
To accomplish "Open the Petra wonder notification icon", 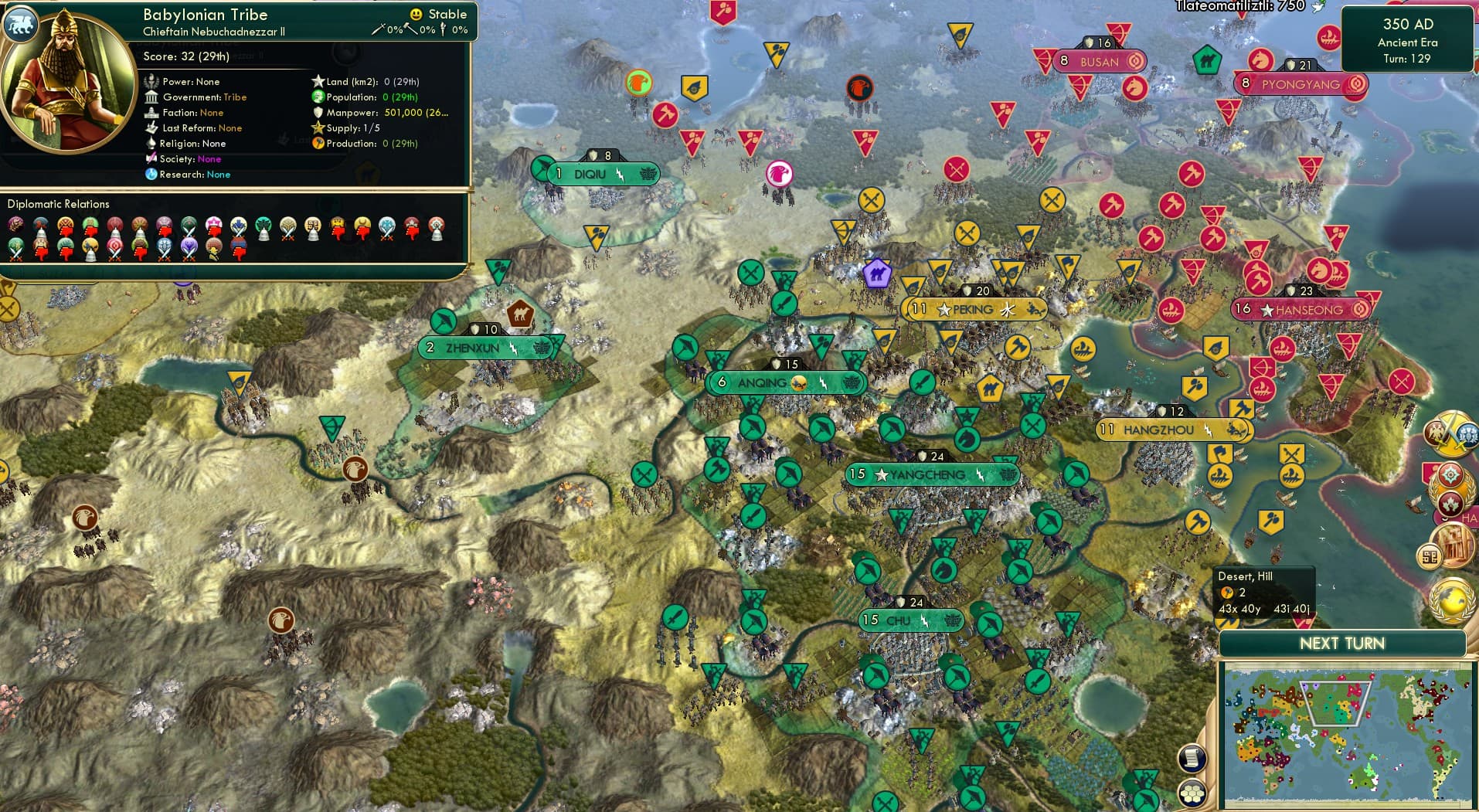I will pos(1457,545).
